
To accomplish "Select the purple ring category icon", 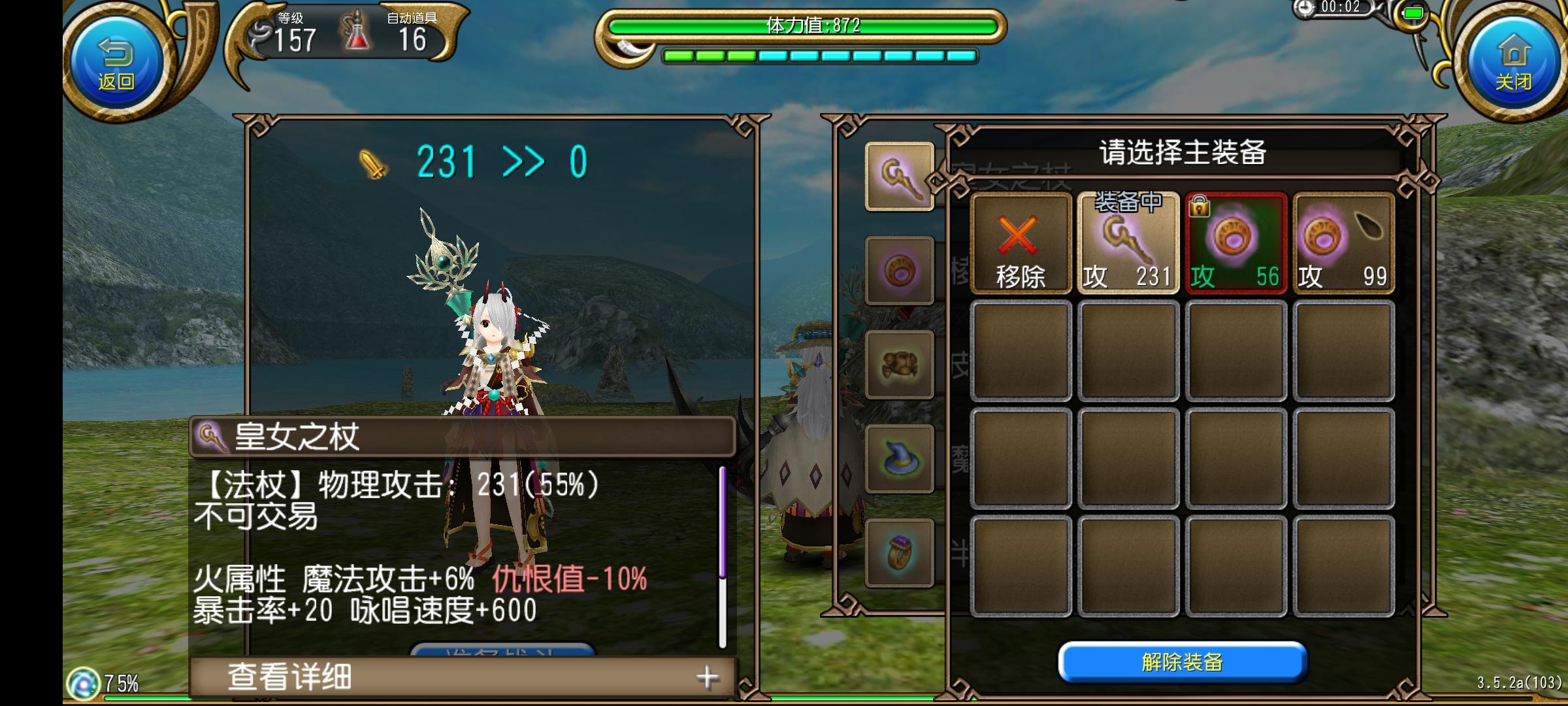I will (x=900, y=552).
